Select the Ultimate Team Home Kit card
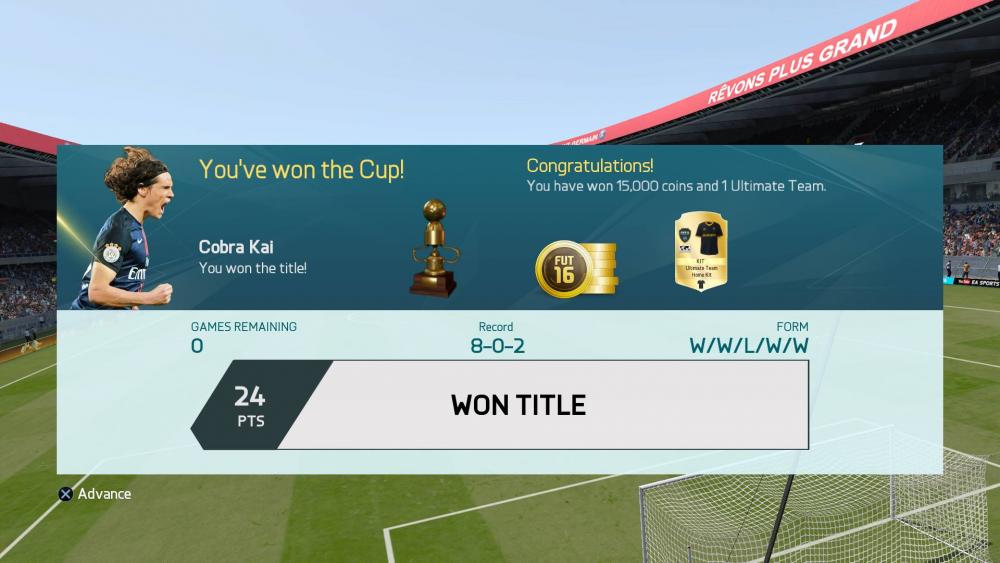This screenshot has width=1000, height=563. [x=700, y=254]
